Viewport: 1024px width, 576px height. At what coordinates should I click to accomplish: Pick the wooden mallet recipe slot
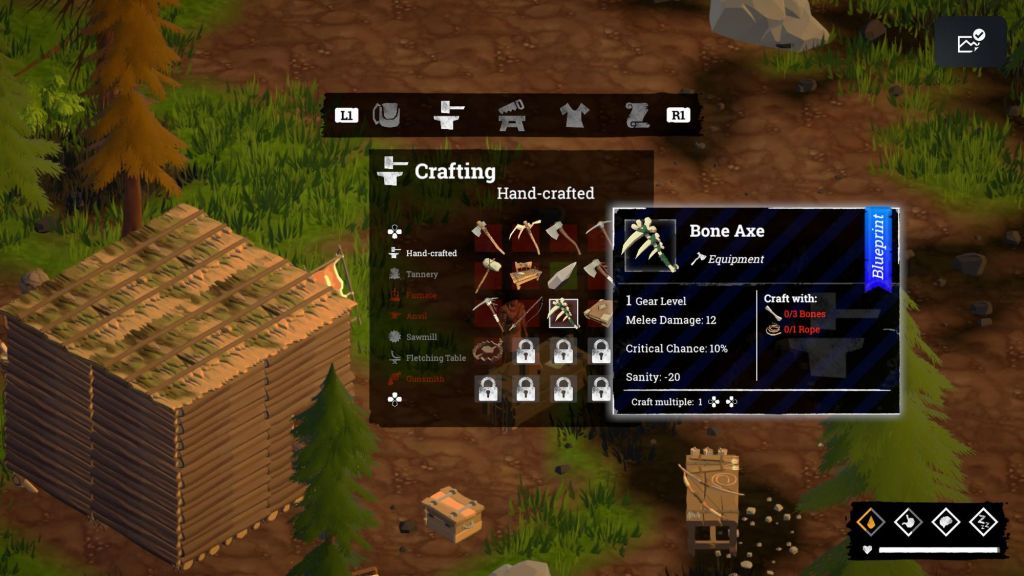(x=487, y=273)
